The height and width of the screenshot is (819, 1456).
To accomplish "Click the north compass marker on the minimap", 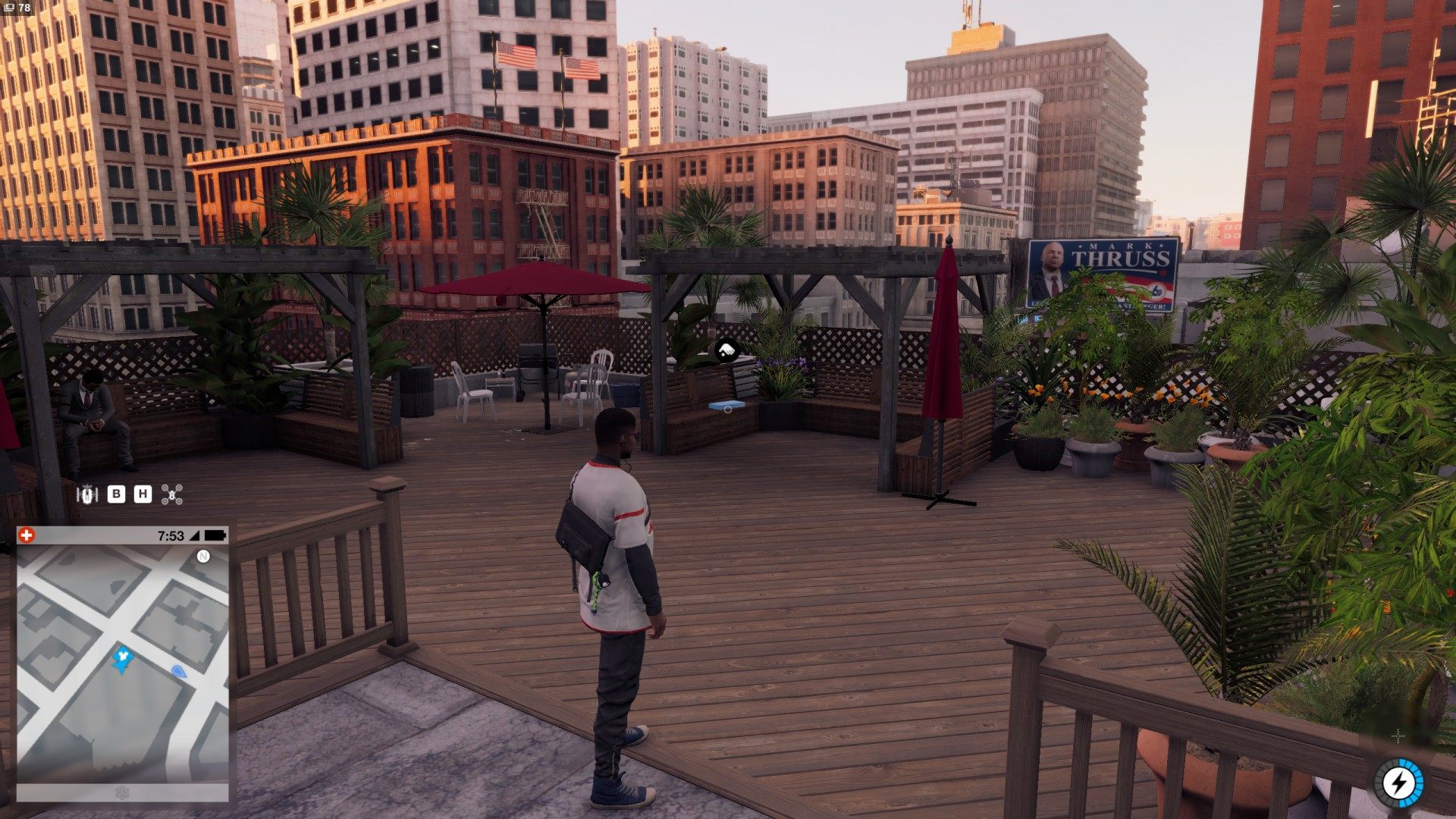I will pos(202,557).
